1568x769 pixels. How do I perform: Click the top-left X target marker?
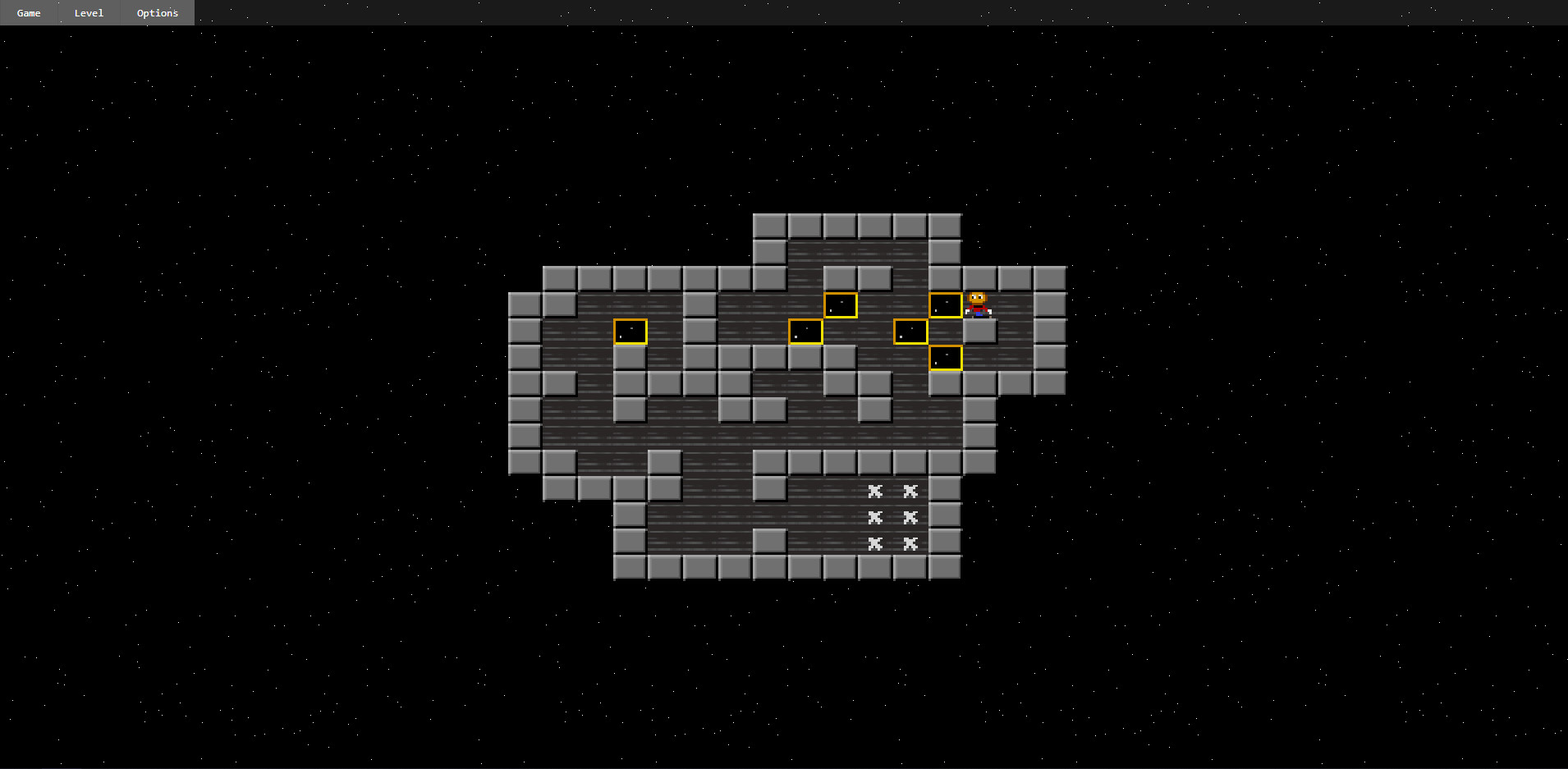tap(874, 491)
